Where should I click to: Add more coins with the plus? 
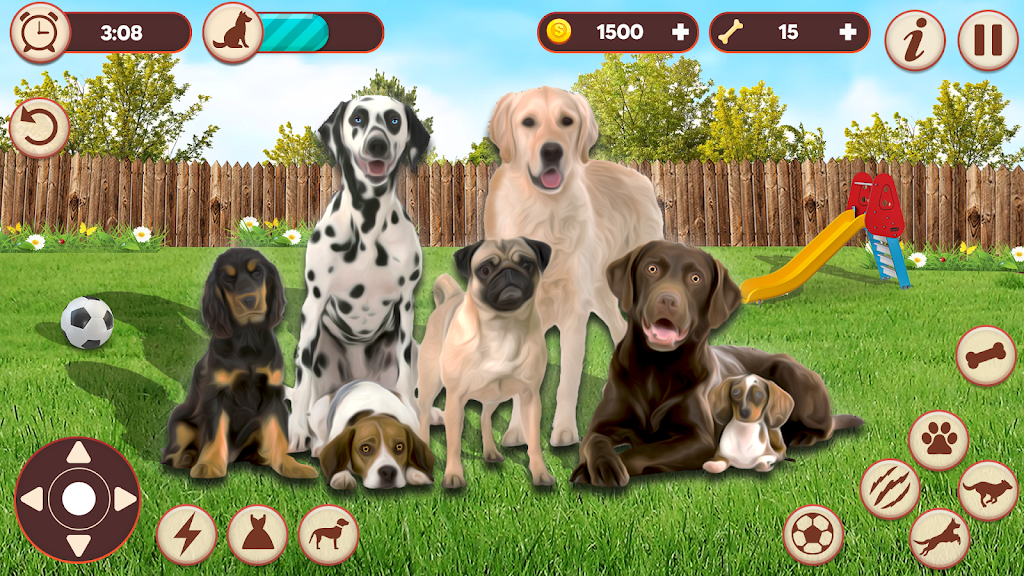pyautogui.click(x=681, y=32)
